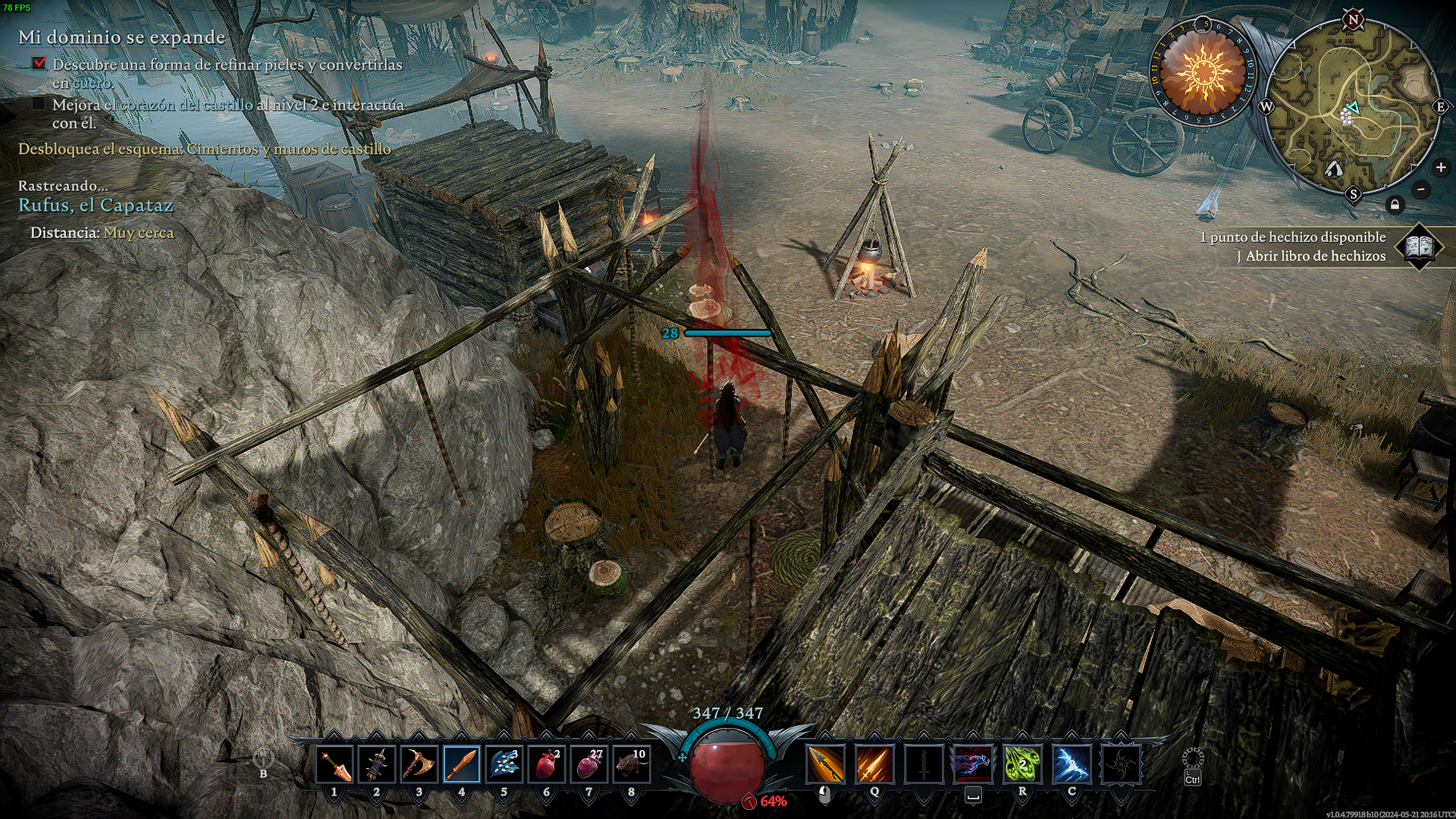Screen dimensions: 1456x819
Task: Use the red heart item slot
Action: [x=547, y=764]
